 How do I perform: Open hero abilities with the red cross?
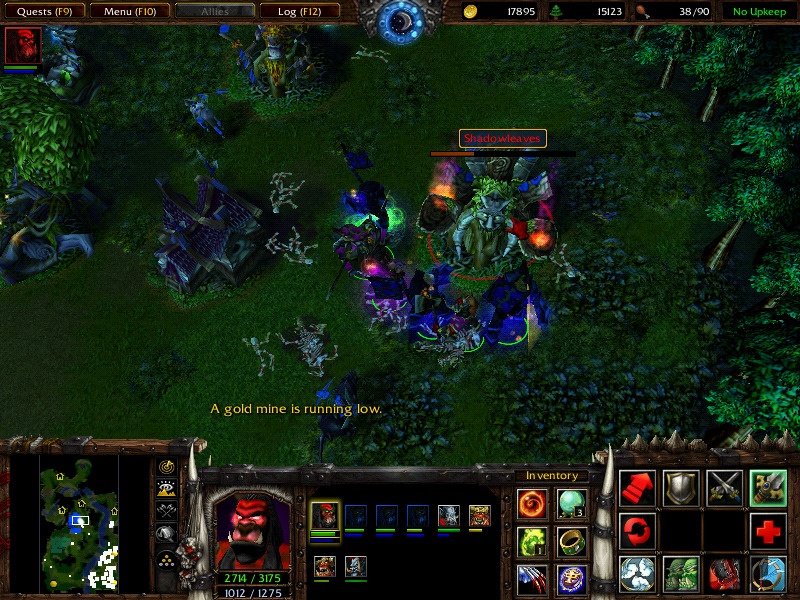click(x=768, y=530)
